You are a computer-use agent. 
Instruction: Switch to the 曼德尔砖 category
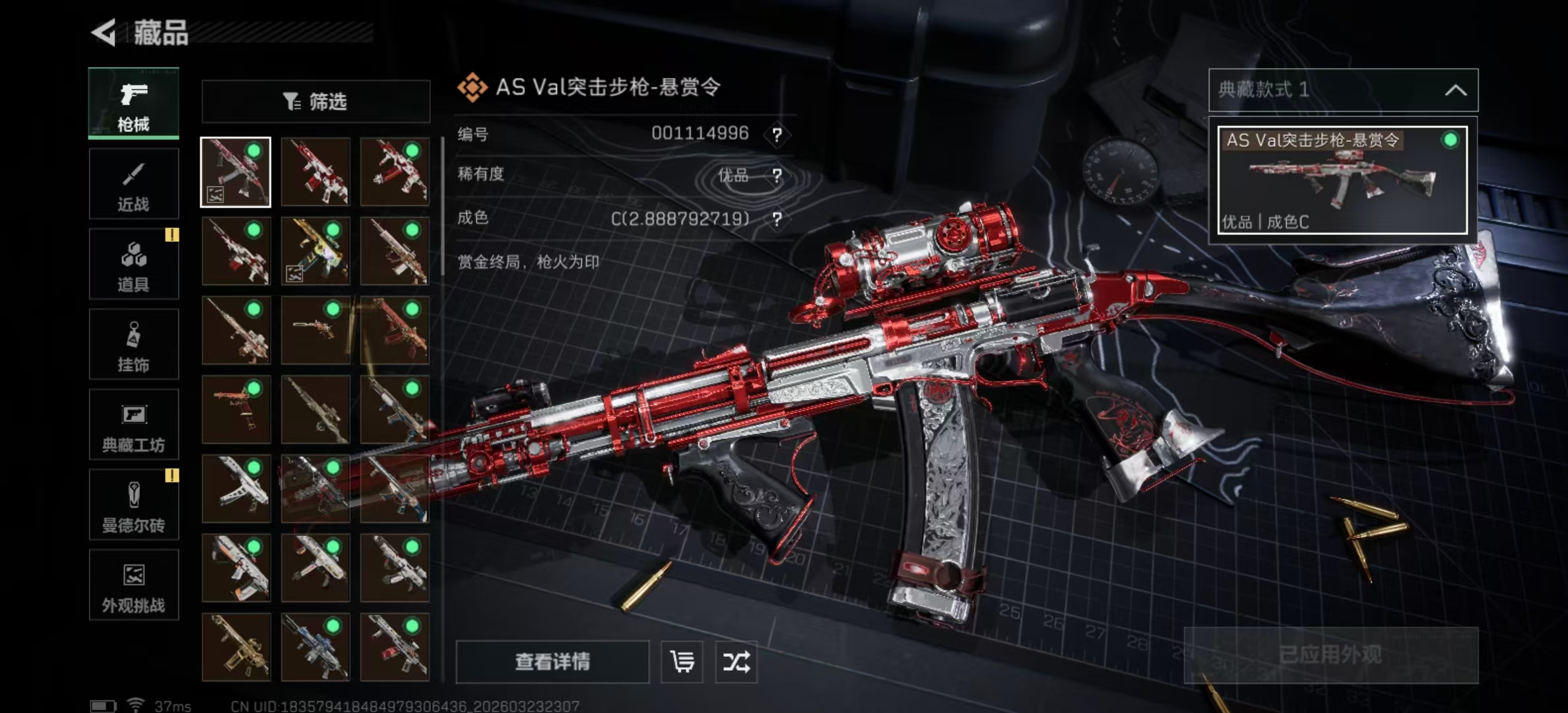pyautogui.click(x=133, y=505)
